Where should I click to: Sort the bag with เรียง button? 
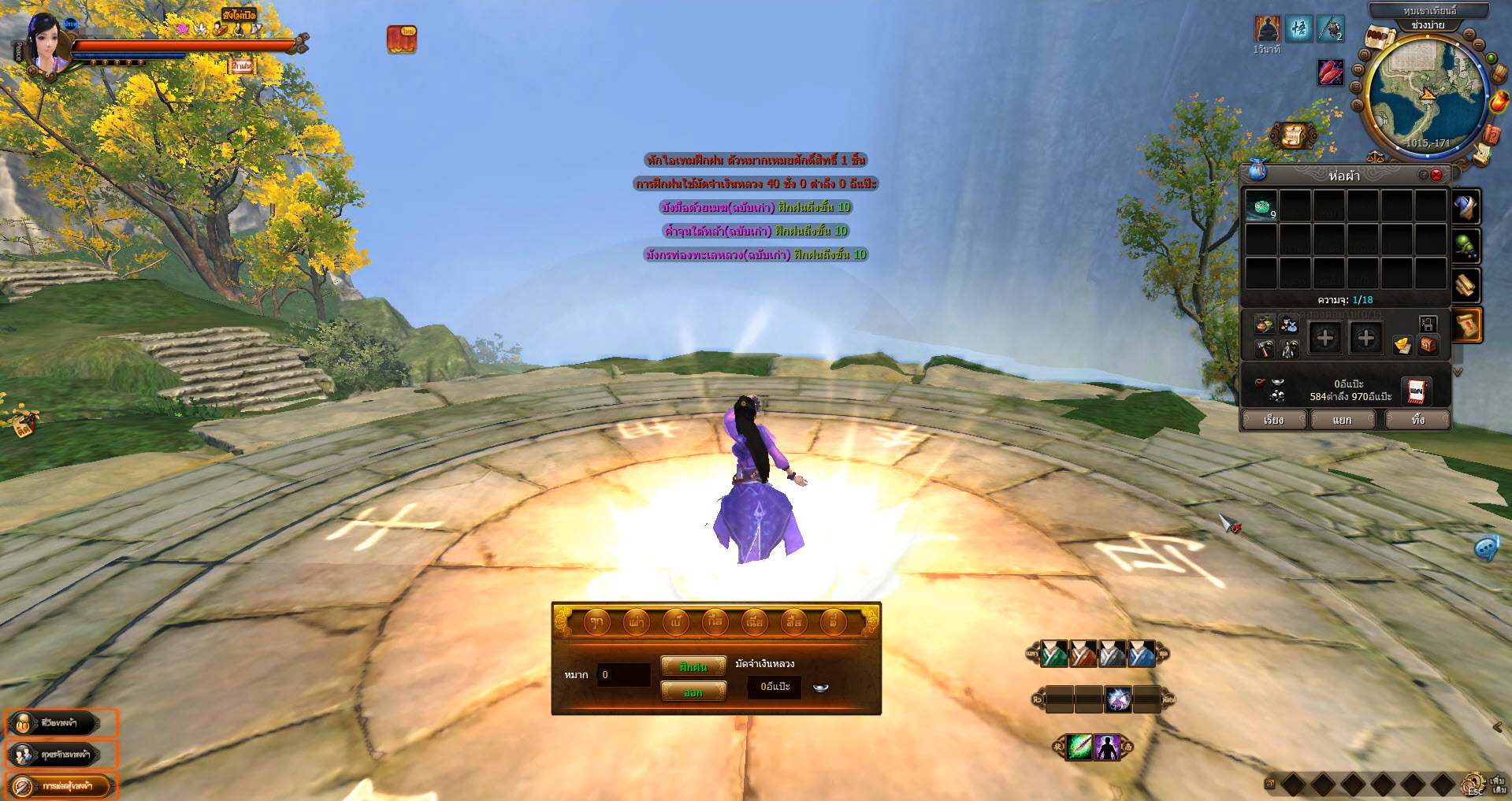pyautogui.click(x=1273, y=420)
